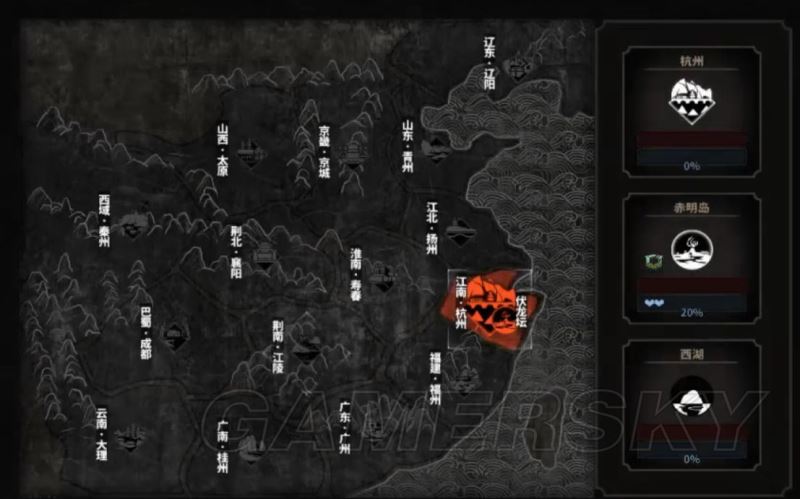Select the 云南·大理 map marker
The width and height of the screenshot is (800, 499).
pyautogui.click(x=128, y=436)
